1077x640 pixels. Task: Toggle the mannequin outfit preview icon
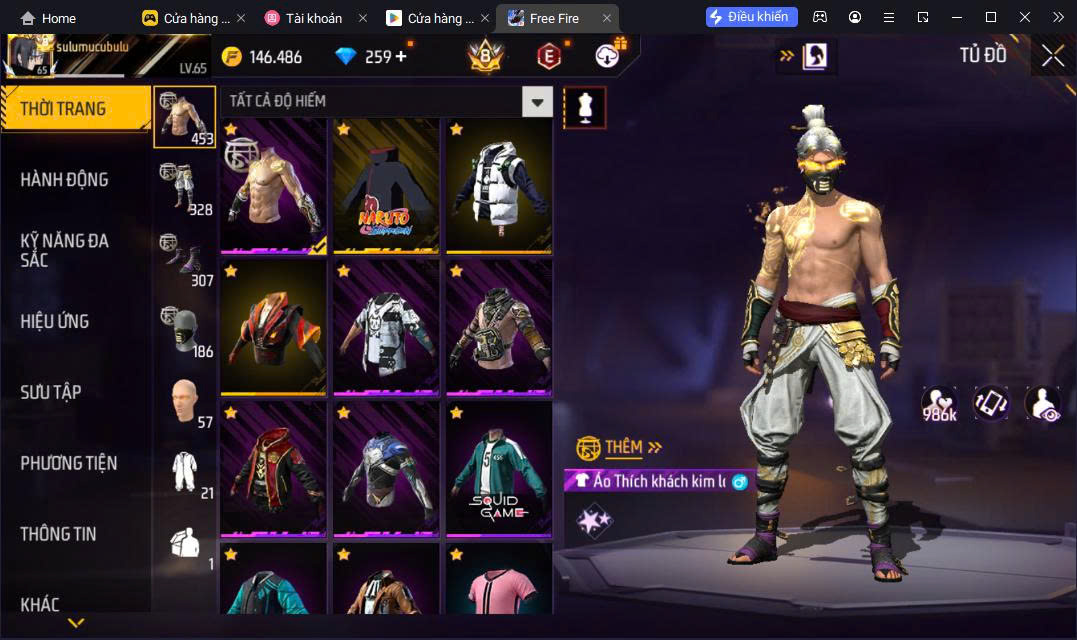(x=585, y=107)
